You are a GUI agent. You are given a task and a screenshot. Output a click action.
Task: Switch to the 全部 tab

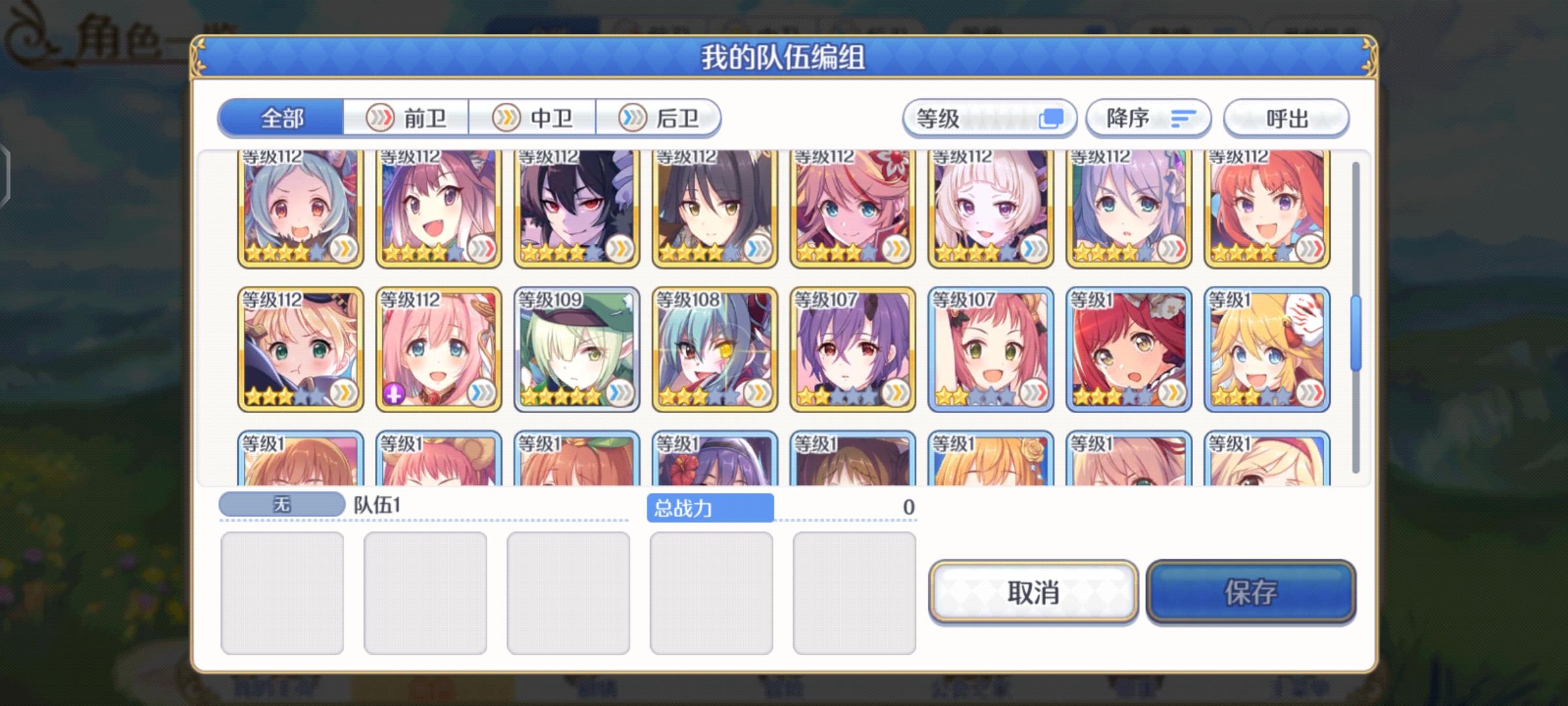(x=281, y=118)
